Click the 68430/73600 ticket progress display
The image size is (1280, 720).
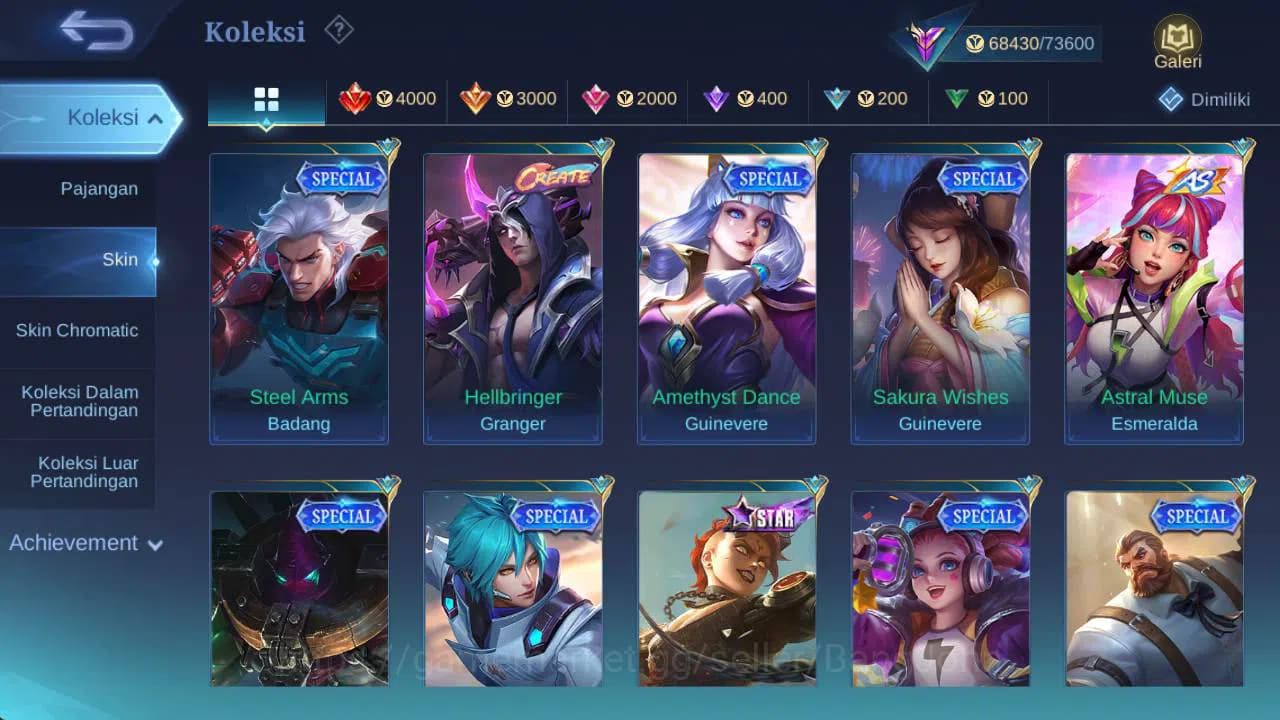point(1032,43)
